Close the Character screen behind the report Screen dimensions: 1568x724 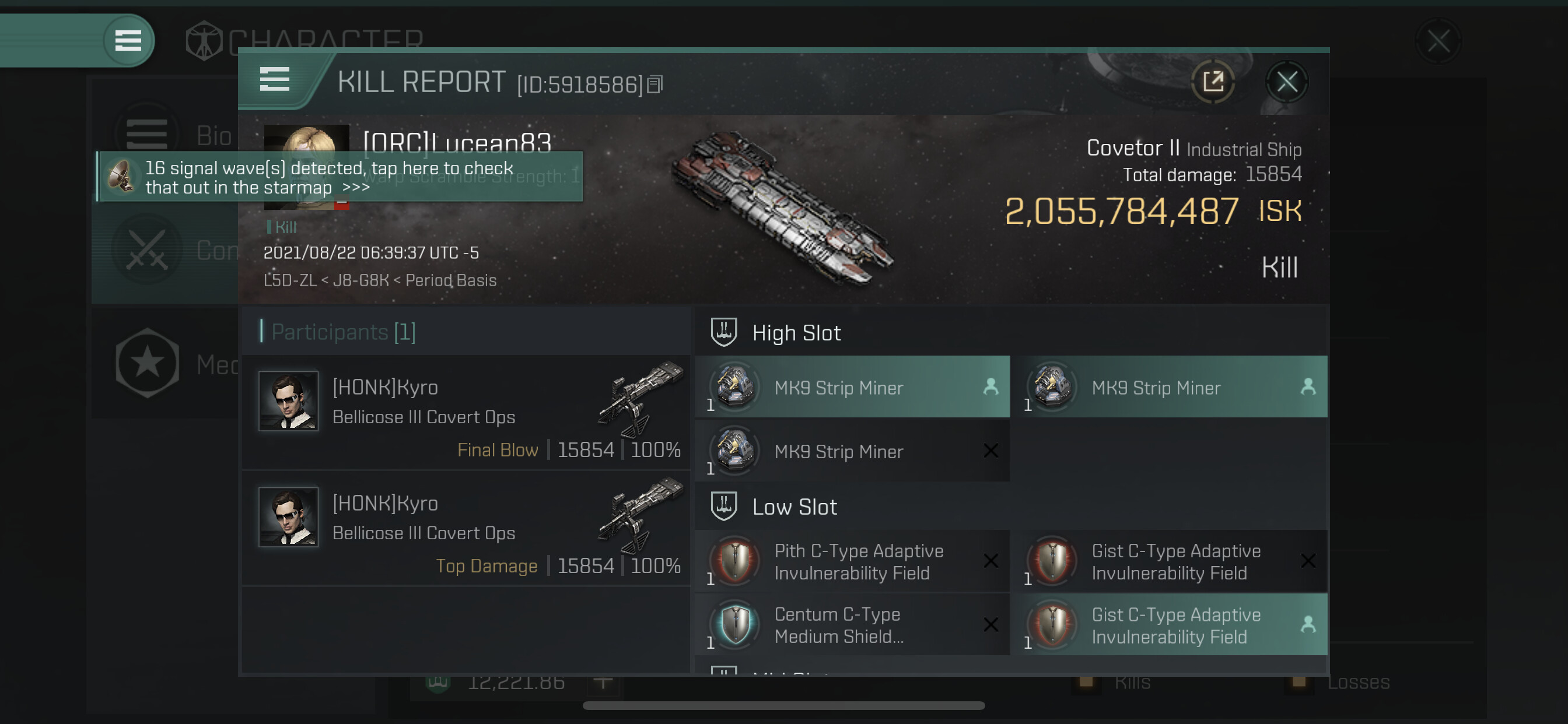pyautogui.click(x=1438, y=41)
